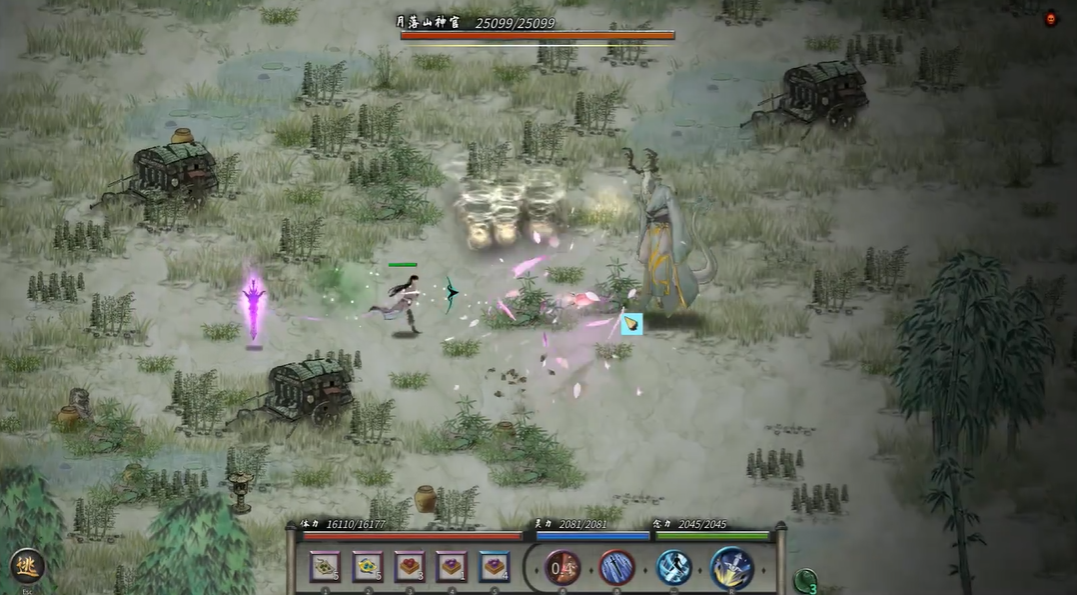Activate the red skill on cooldown
Image resolution: width=1077 pixels, height=595 pixels.
tap(563, 568)
